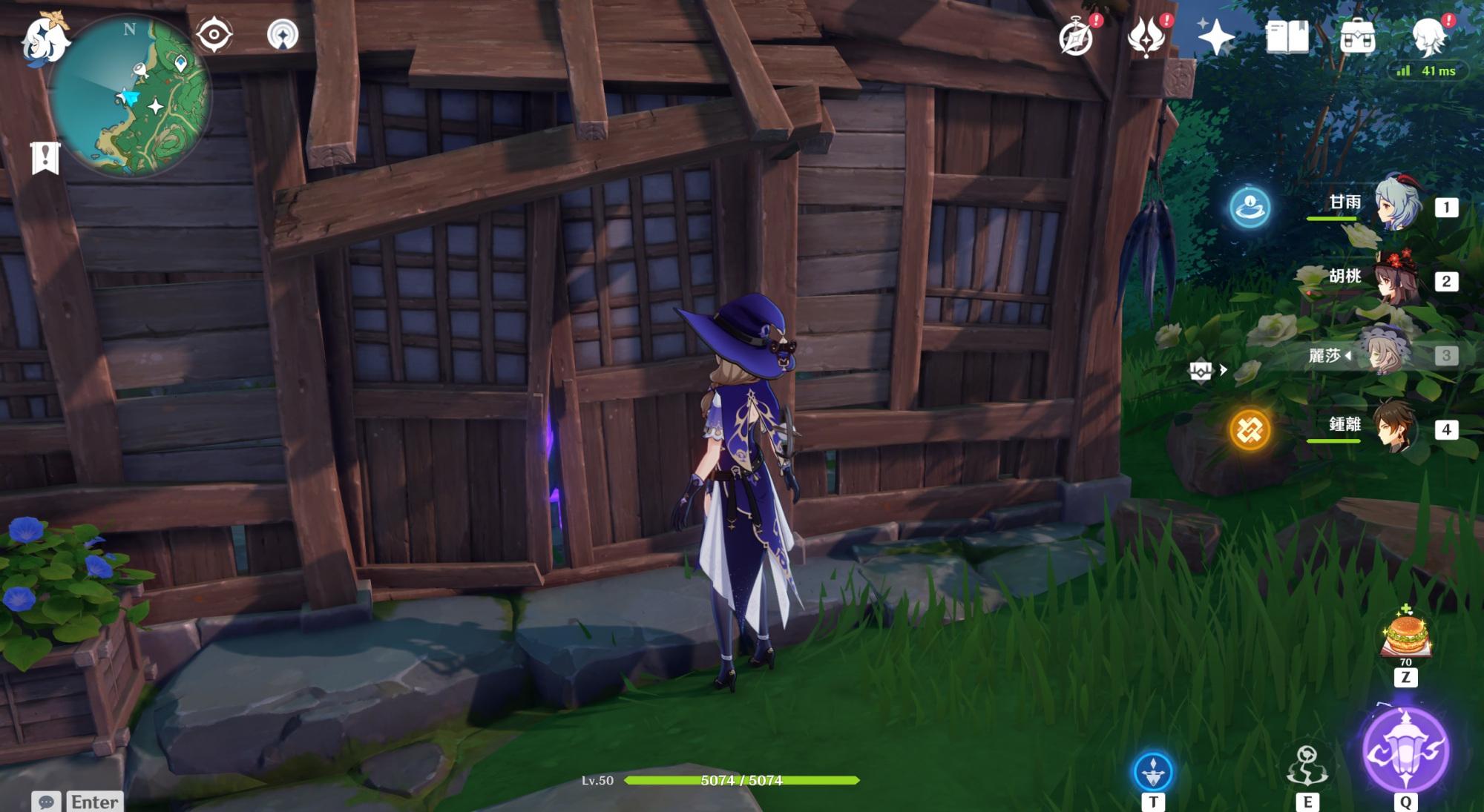Activate the blue gadget skill icon
Viewport: 1484px width, 812px height.
pos(1153,771)
